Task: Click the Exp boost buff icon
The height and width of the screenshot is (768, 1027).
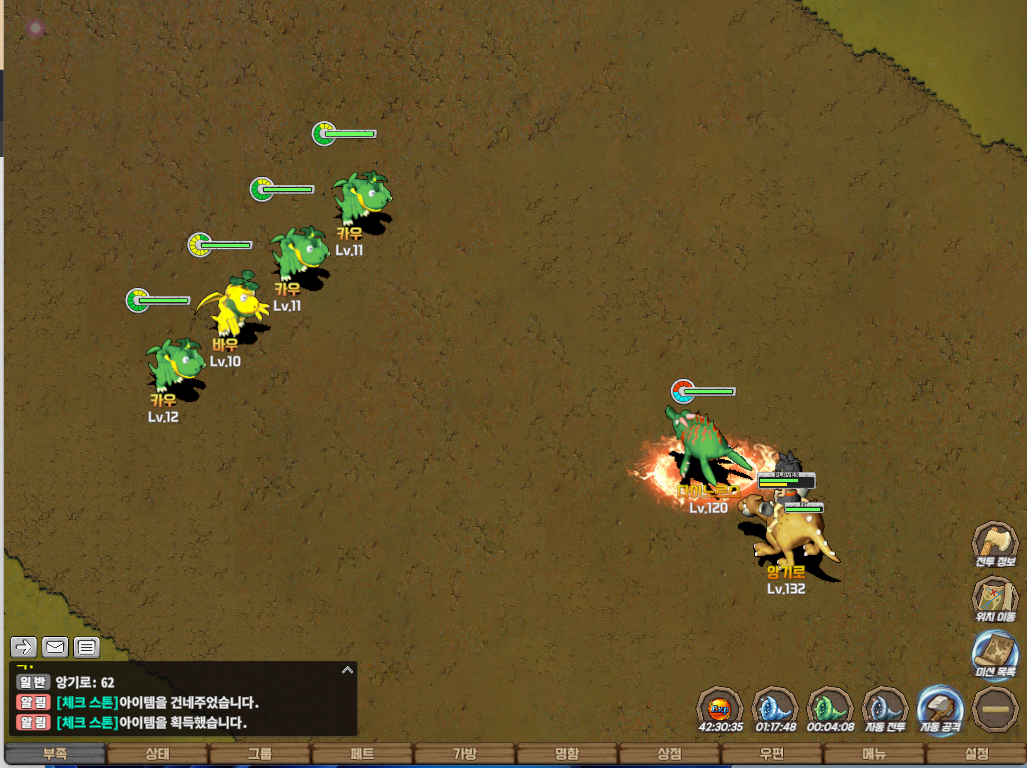Action: (720, 706)
